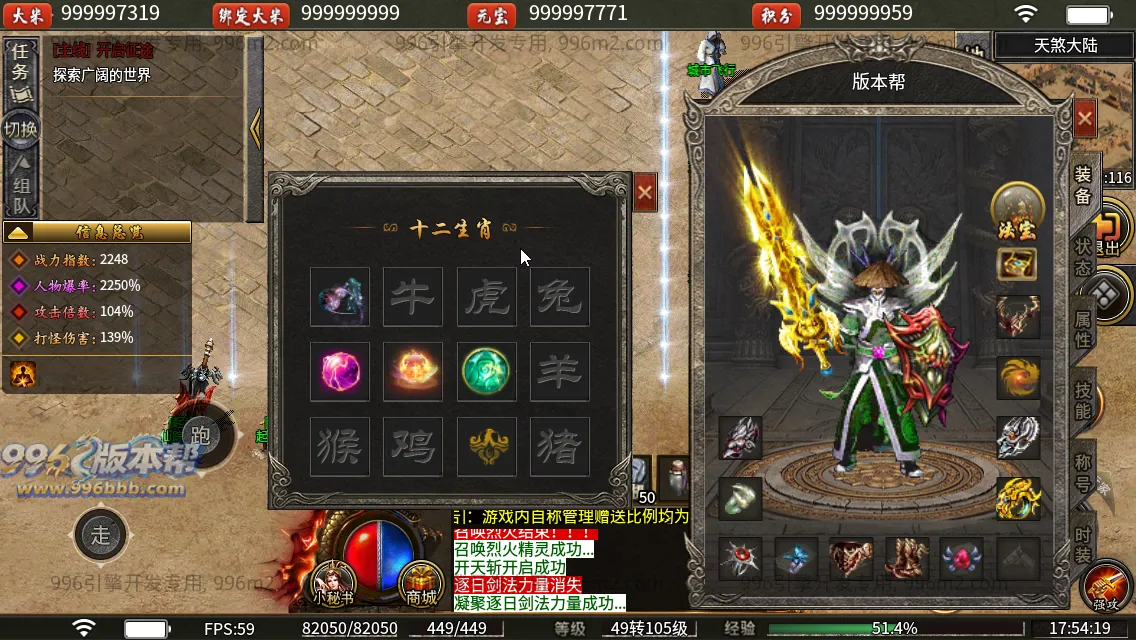Viewport: 1136px width, 640px height.
Task: Open the 法宝 treasure button
Action: pos(1017,209)
